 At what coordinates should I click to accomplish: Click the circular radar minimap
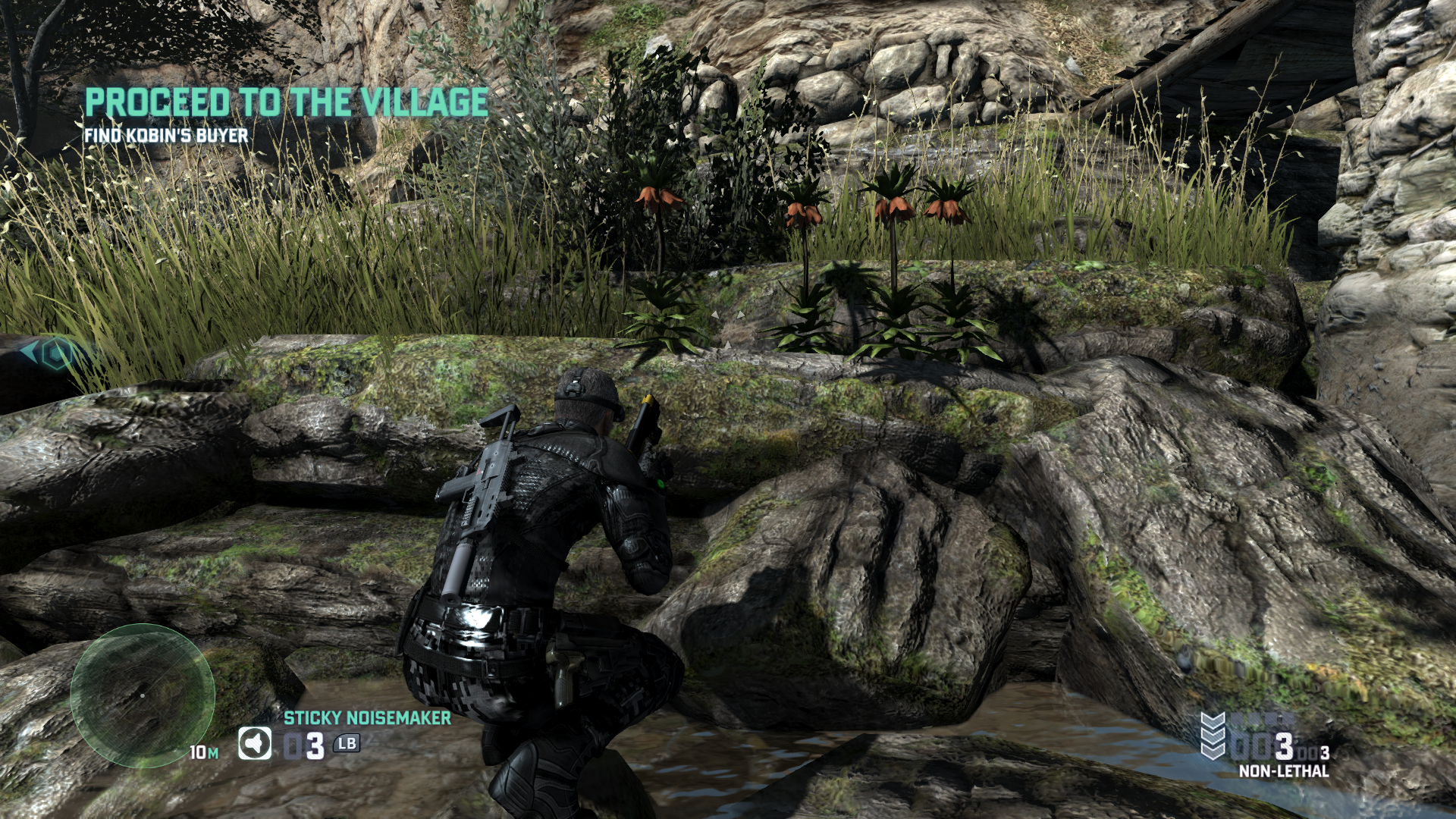[143, 695]
